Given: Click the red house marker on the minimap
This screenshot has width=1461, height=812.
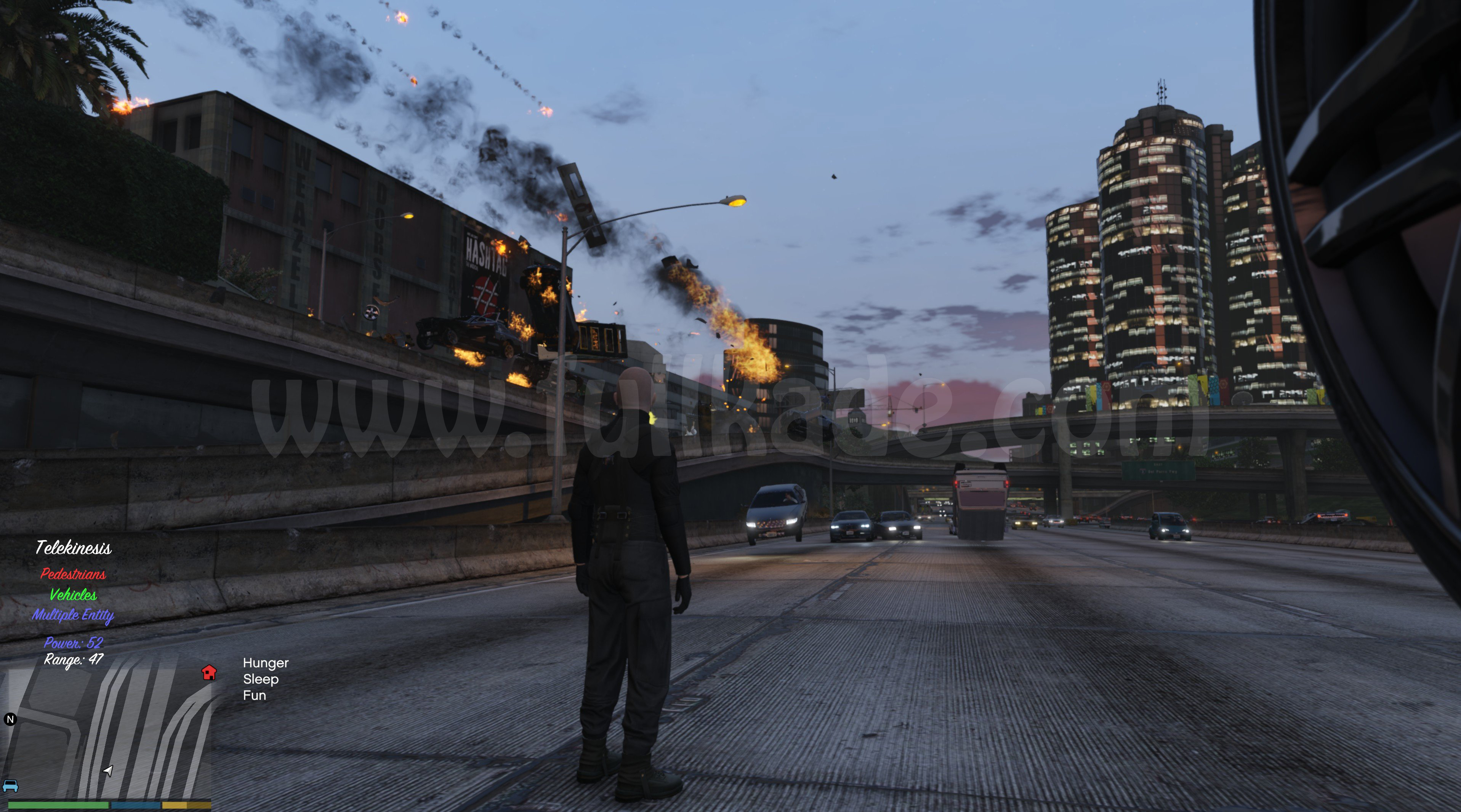Looking at the screenshot, I should point(209,673).
